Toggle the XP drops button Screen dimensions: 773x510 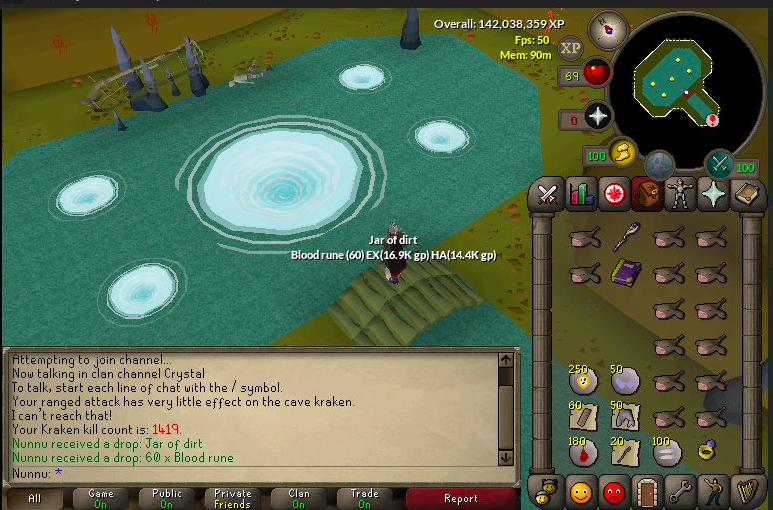(x=571, y=47)
